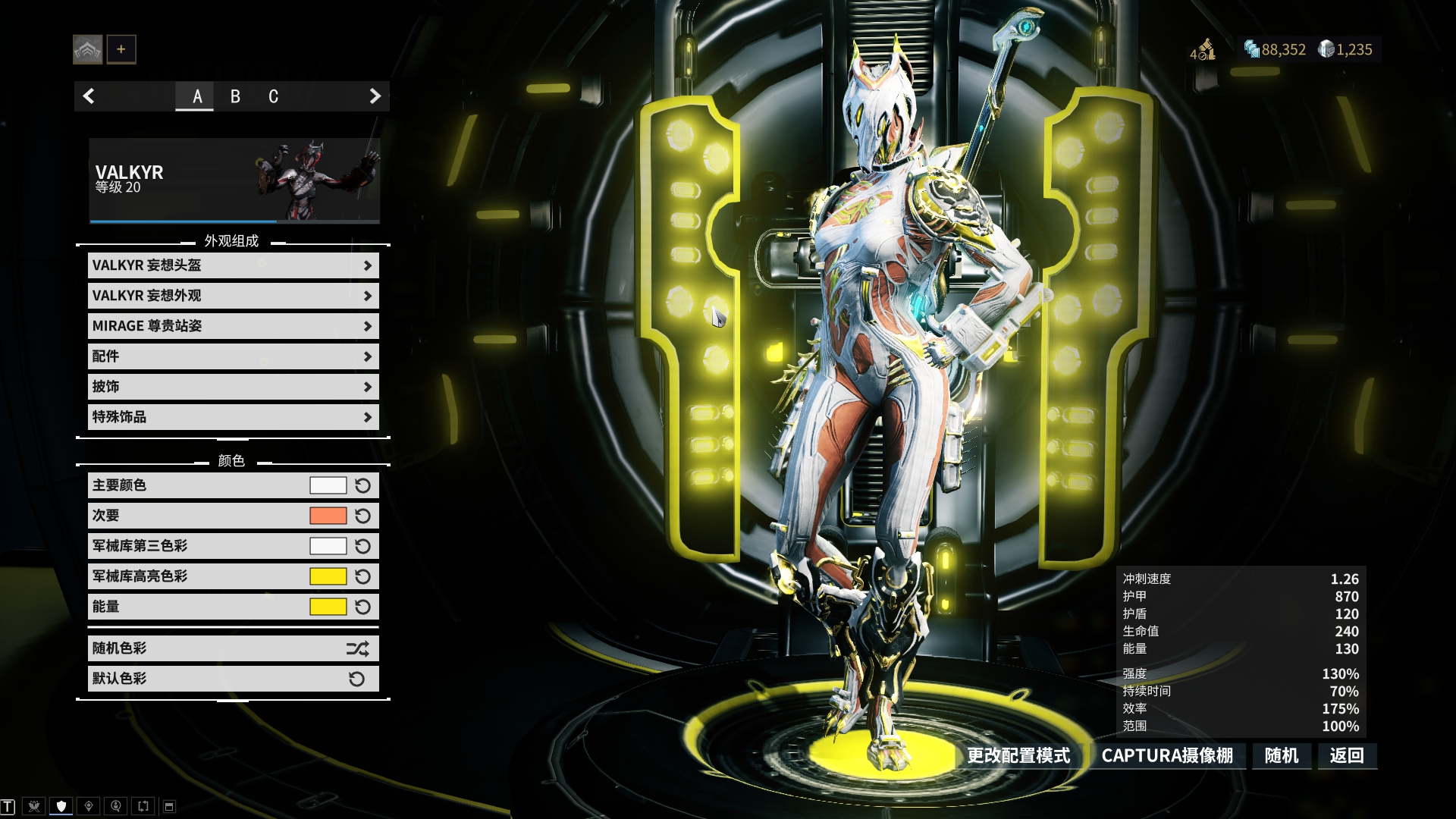Open the CAPTURA摄像棚 studio
This screenshot has width=1456, height=819.
coord(1167,755)
